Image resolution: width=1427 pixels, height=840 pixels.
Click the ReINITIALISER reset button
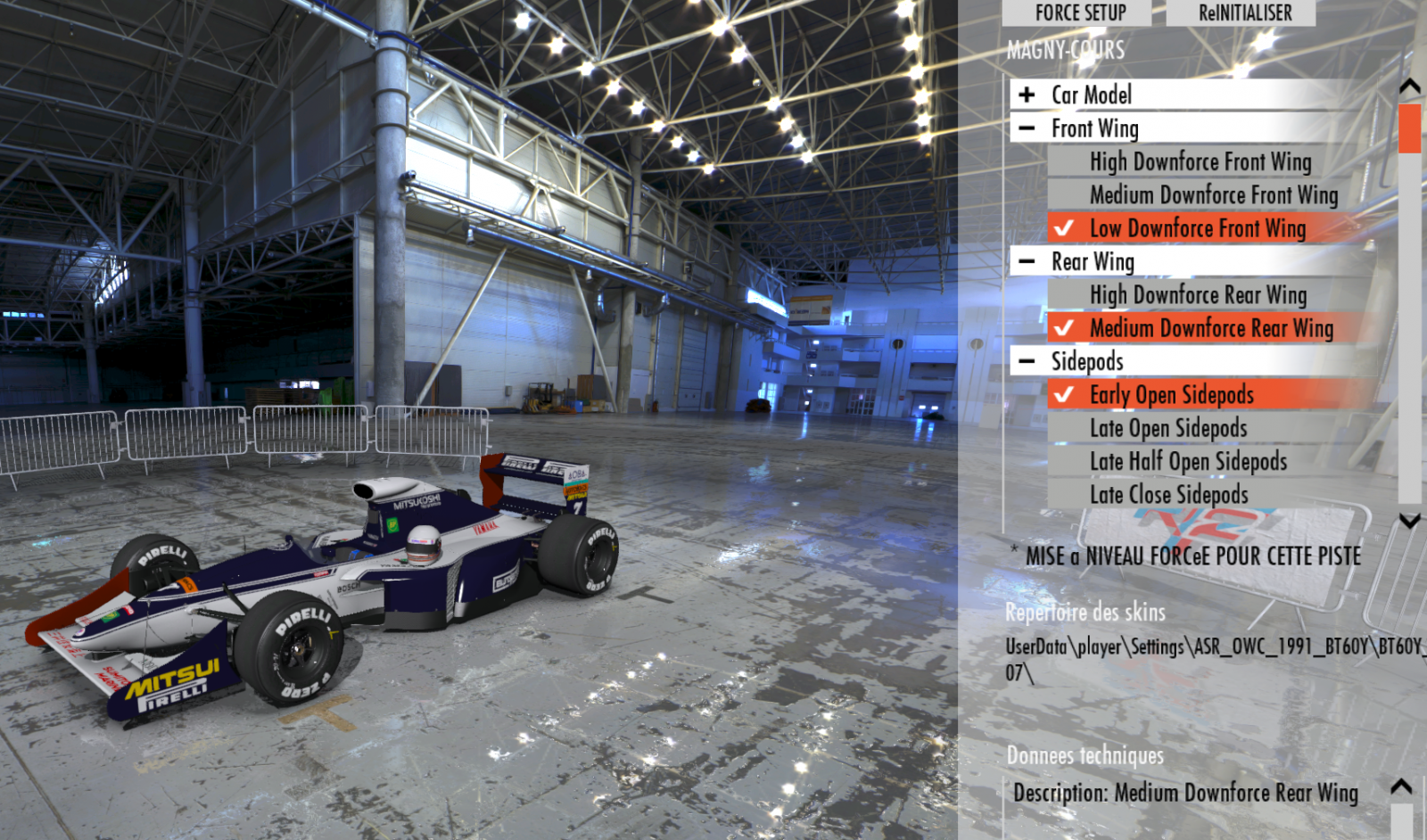click(x=1244, y=12)
